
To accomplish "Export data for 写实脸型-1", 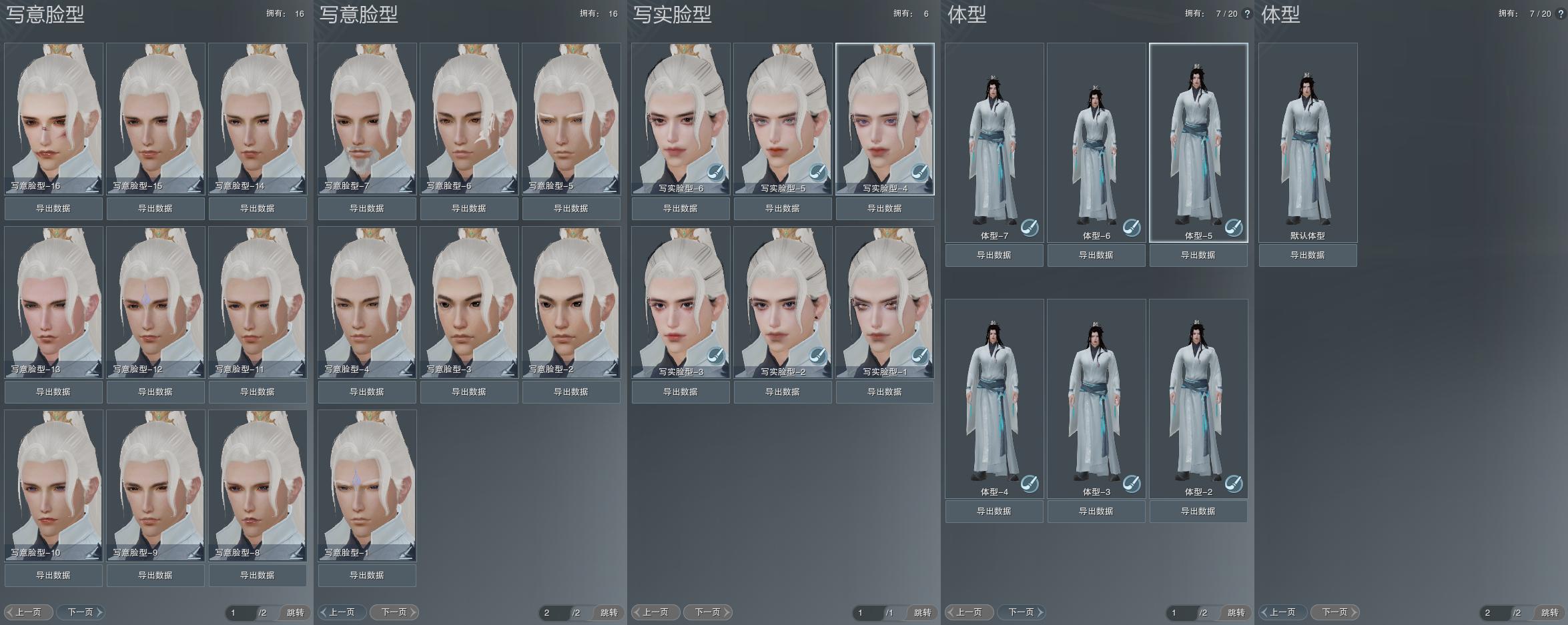I will coord(885,392).
